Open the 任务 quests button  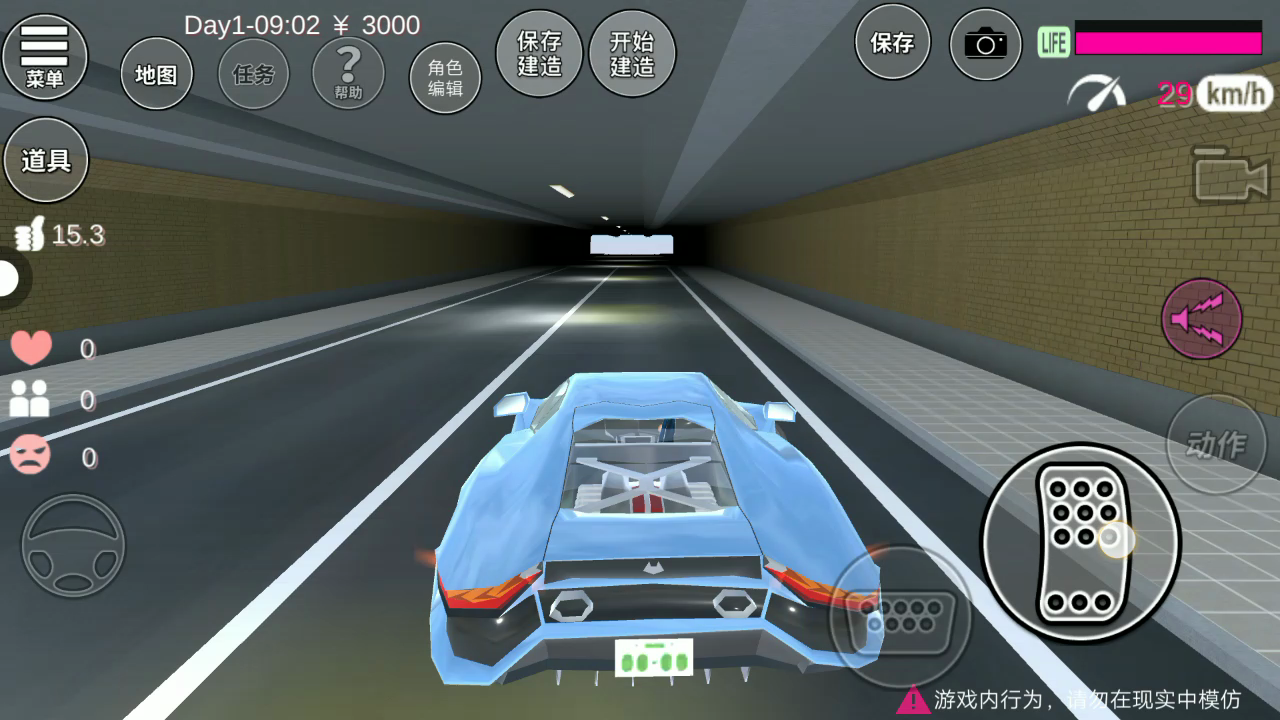click(253, 74)
